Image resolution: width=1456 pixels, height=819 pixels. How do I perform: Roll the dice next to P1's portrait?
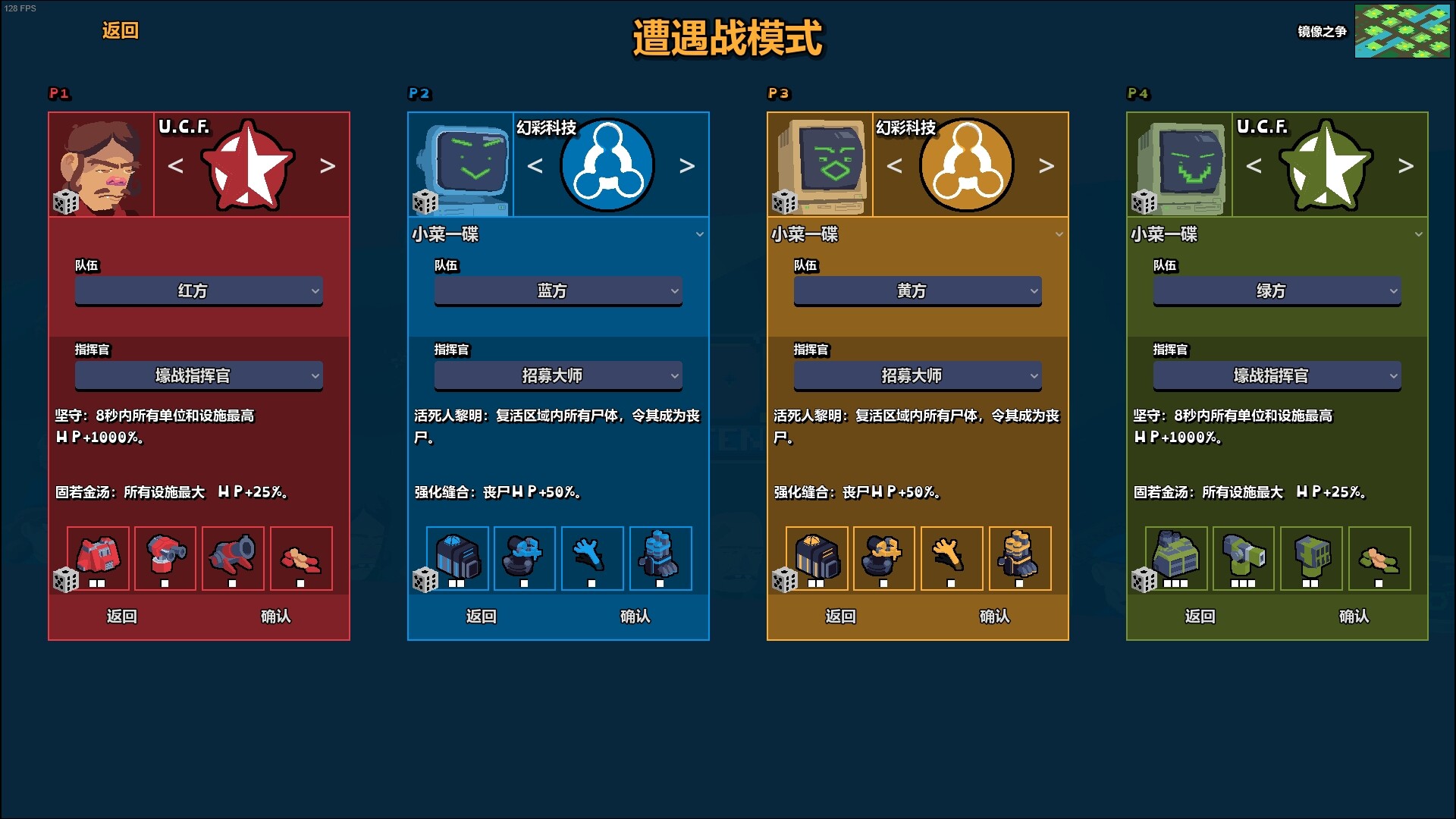pyautogui.click(x=67, y=203)
